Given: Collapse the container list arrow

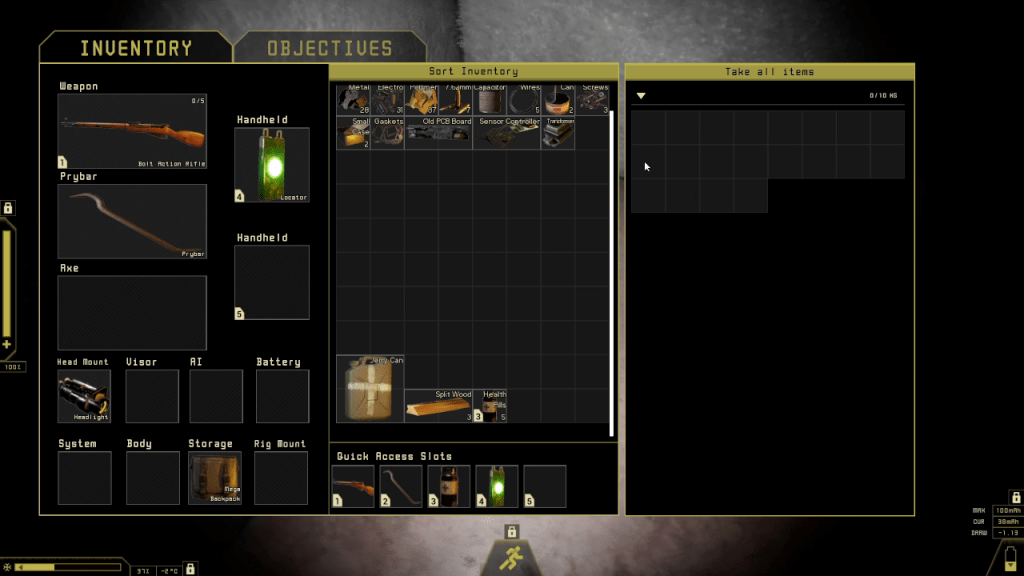Looking at the screenshot, I should (641, 96).
